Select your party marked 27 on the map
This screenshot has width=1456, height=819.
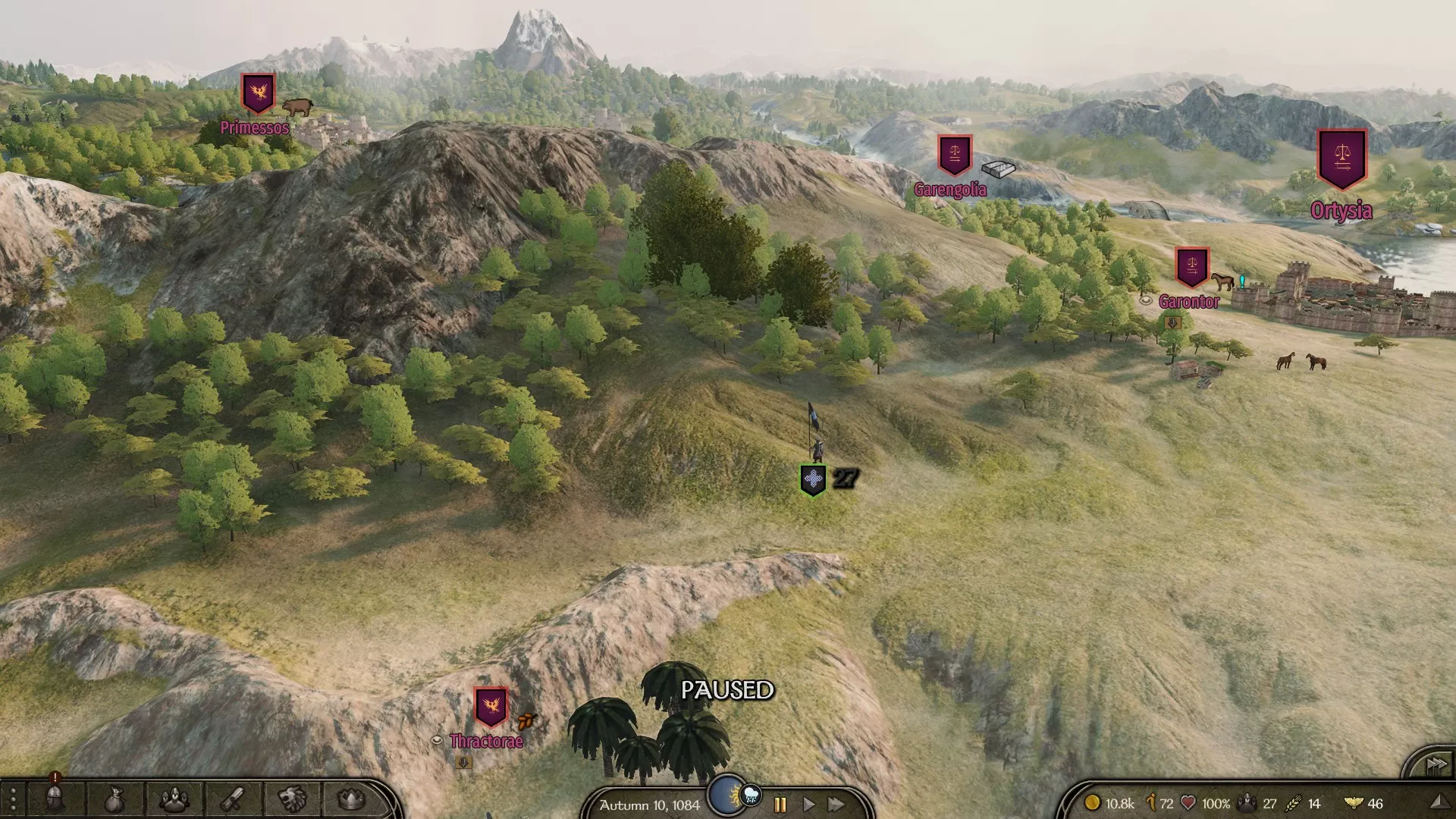tap(813, 479)
